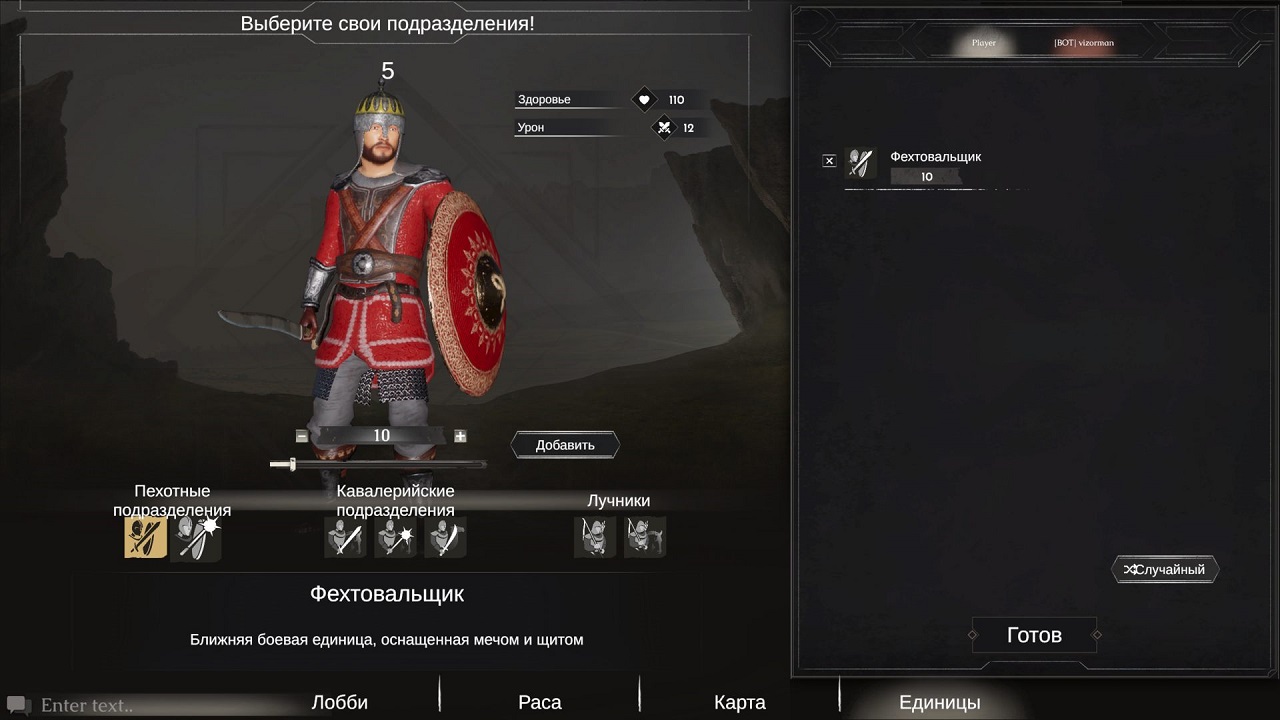Choose the cavalry curved saber unit icon
Image resolution: width=1280 pixels, height=720 pixels.
point(445,538)
